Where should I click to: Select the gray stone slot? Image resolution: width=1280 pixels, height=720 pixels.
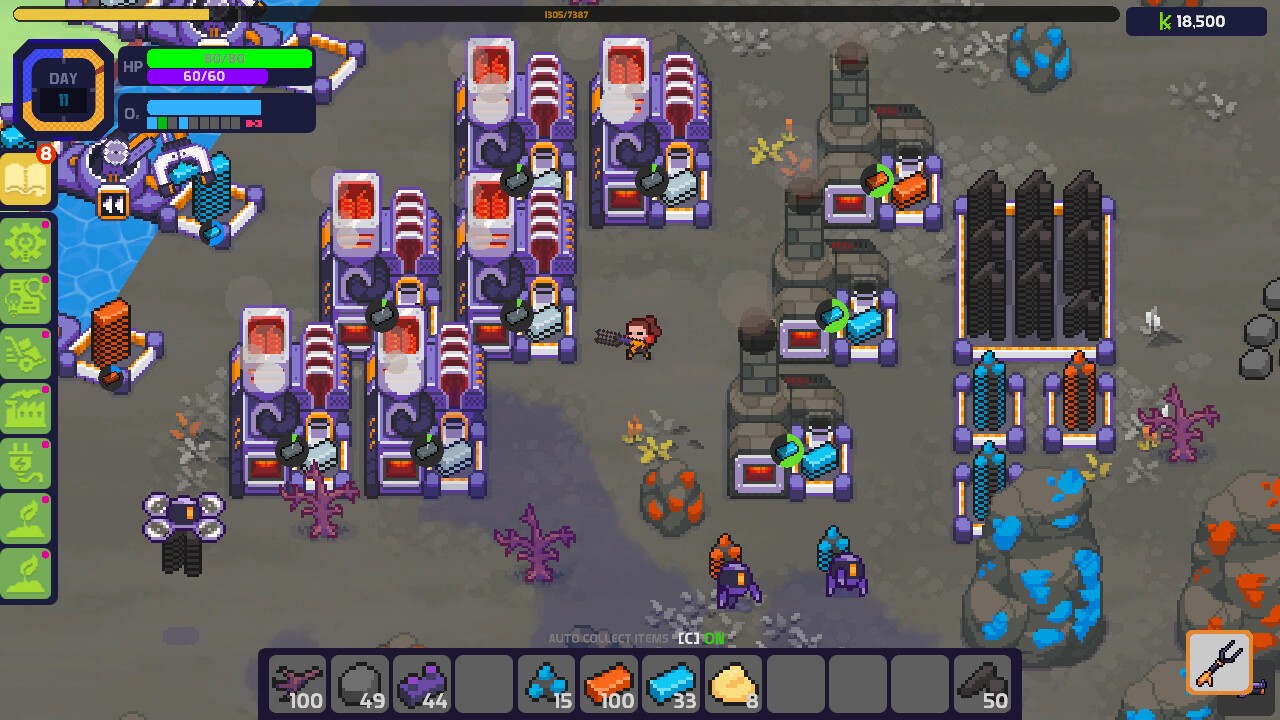pyautogui.click(x=360, y=685)
